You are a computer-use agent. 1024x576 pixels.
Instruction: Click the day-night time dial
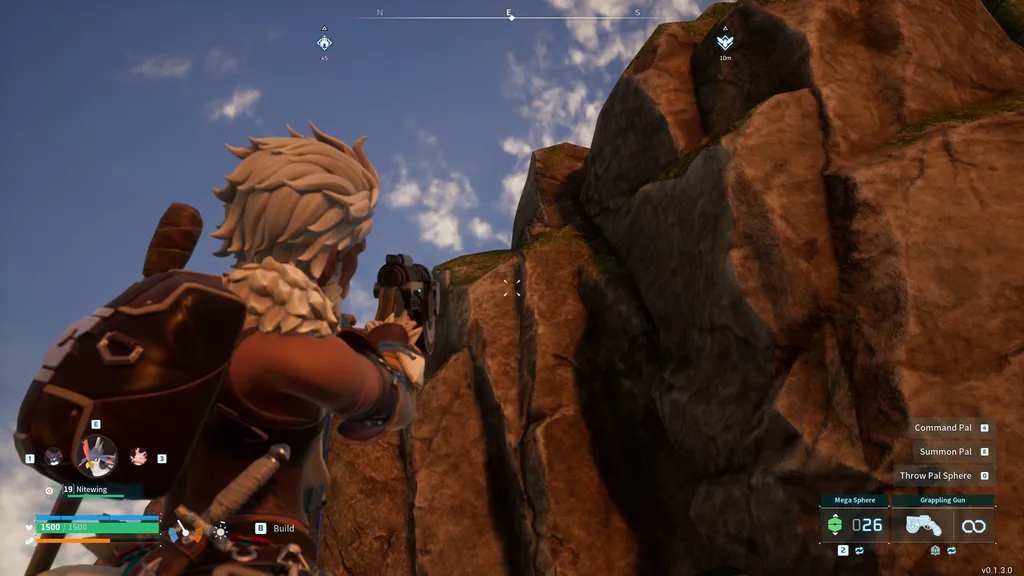tap(184, 531)
